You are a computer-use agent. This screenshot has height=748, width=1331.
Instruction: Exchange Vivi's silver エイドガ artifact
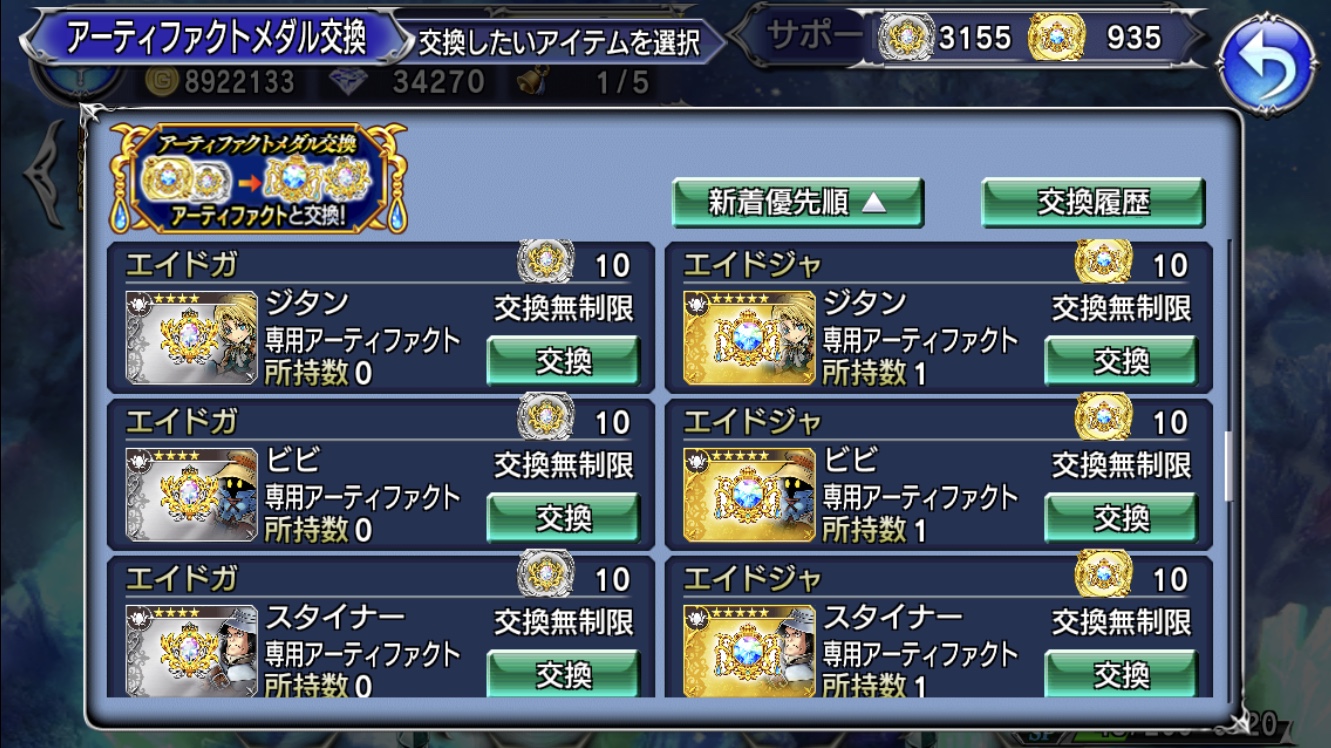(563, 519)
